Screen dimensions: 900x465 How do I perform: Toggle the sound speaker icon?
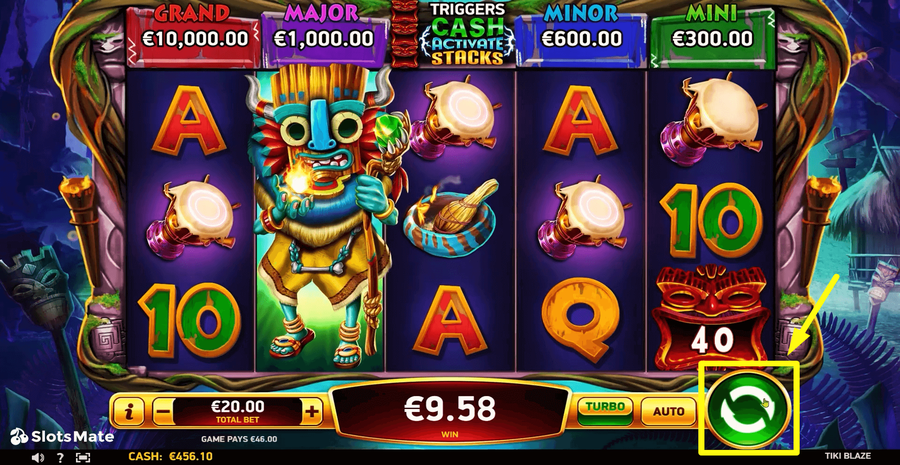38,457
